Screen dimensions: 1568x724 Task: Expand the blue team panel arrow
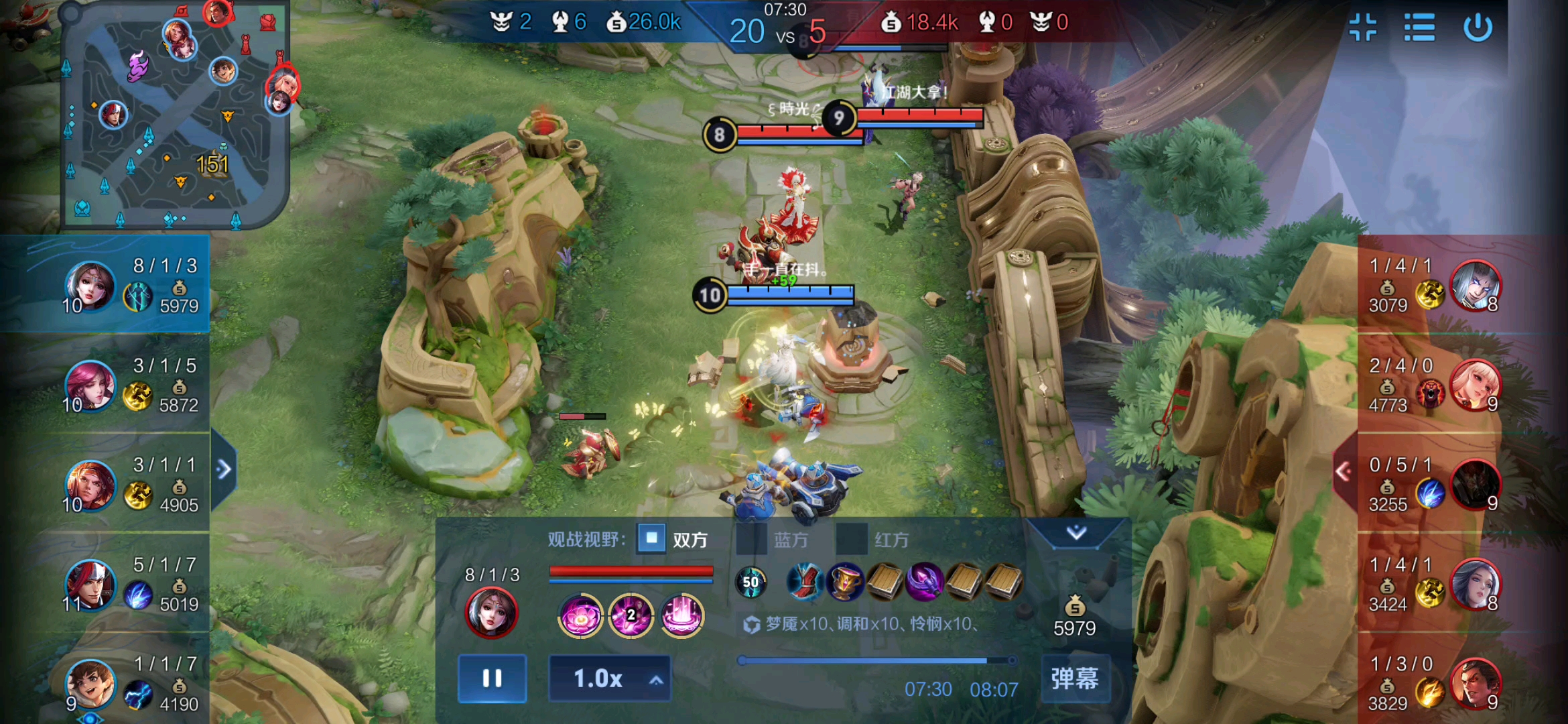click(x=224, y=469)
